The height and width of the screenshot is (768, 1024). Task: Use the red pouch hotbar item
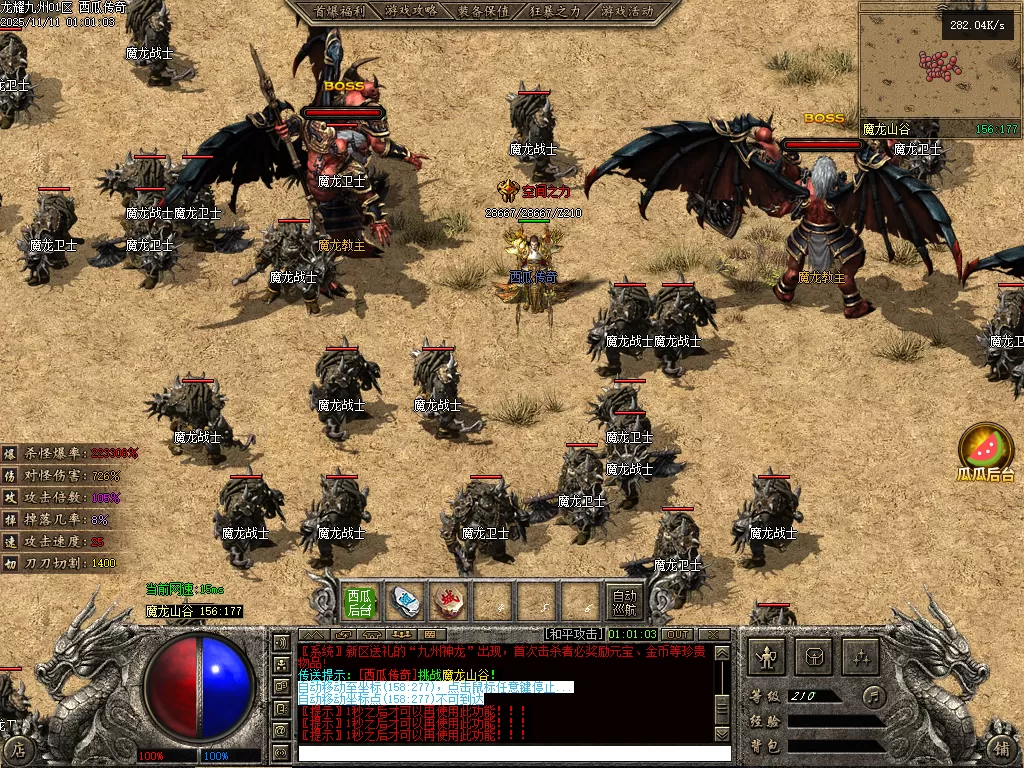tap(449, 601)
